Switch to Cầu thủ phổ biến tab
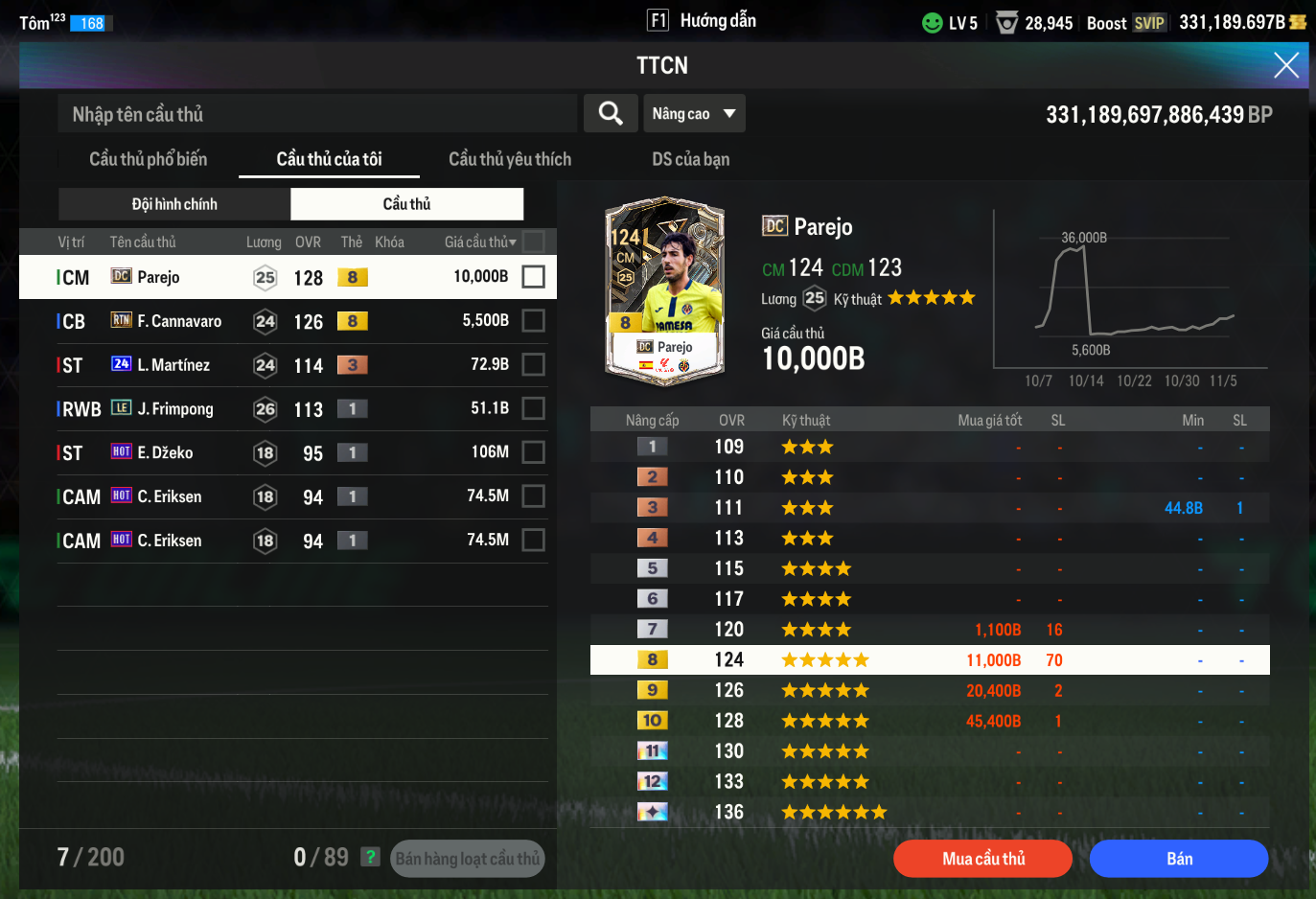 (148, 159)
